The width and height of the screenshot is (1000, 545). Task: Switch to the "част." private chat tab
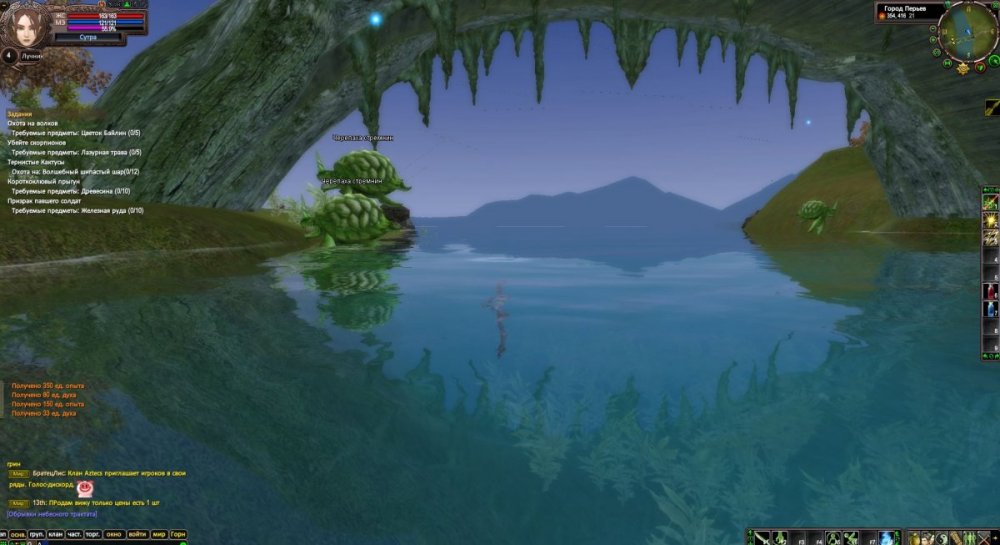point(74,535)
